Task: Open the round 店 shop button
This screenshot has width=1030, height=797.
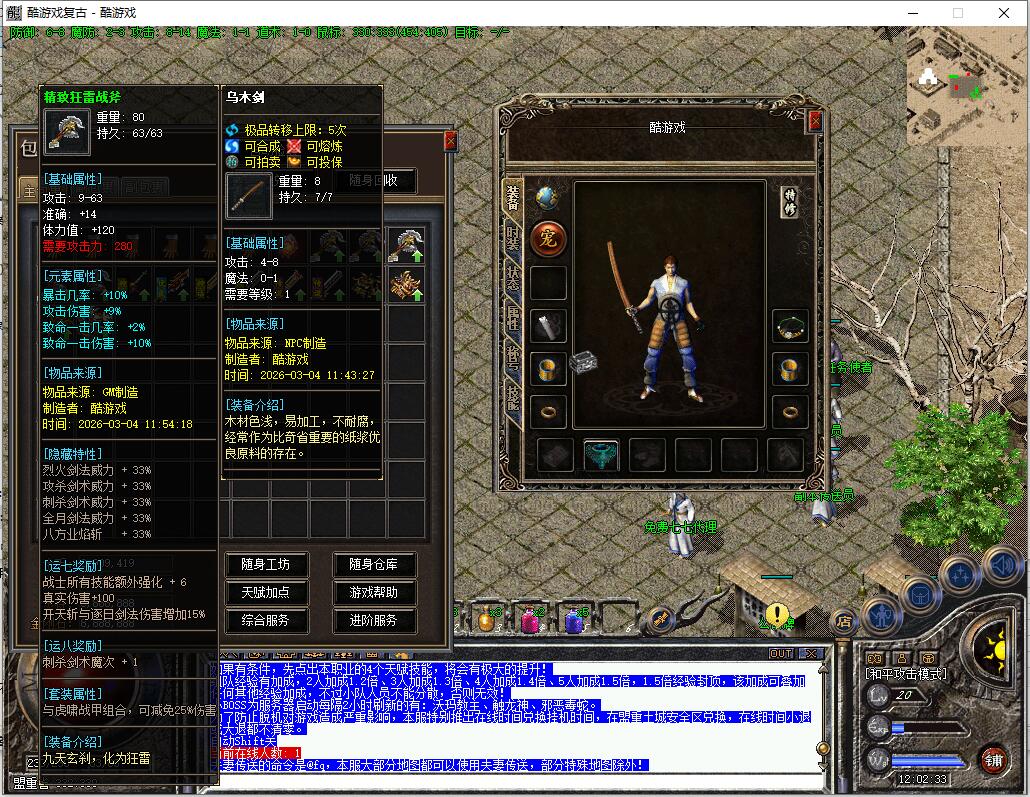Action: 843,621
